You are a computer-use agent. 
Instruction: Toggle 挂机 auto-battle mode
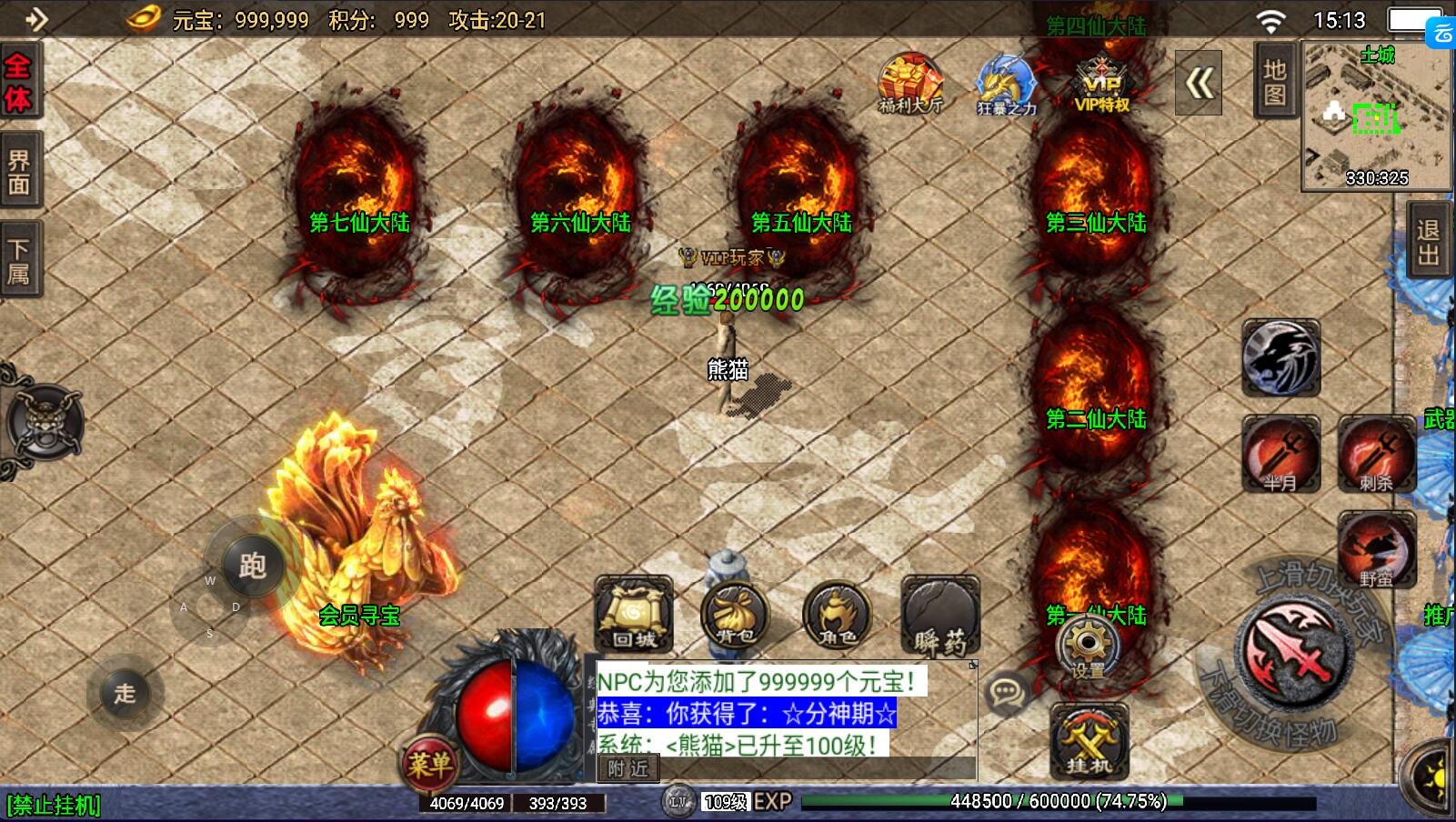1089,741
